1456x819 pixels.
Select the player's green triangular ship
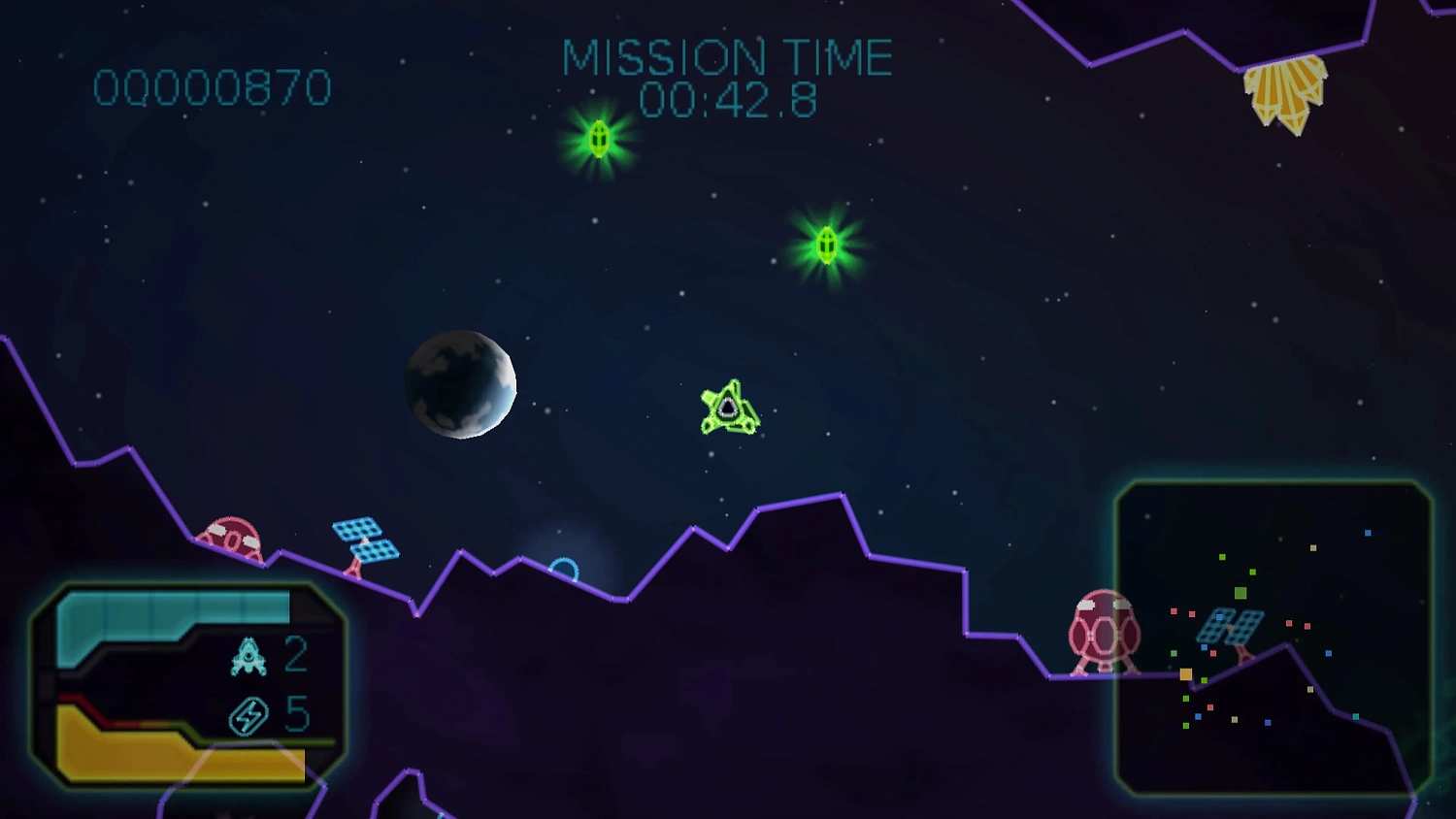[x=729, y=406]
